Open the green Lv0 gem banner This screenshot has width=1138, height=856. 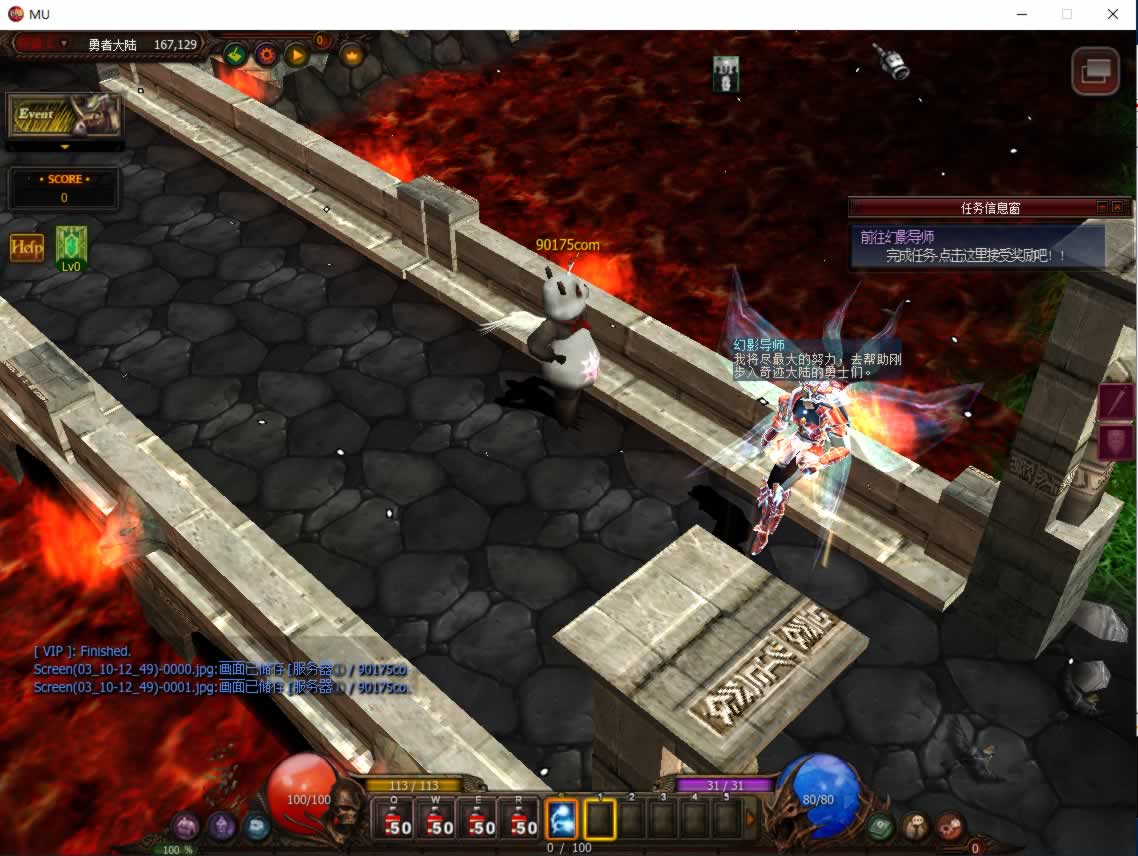(71, 247)
